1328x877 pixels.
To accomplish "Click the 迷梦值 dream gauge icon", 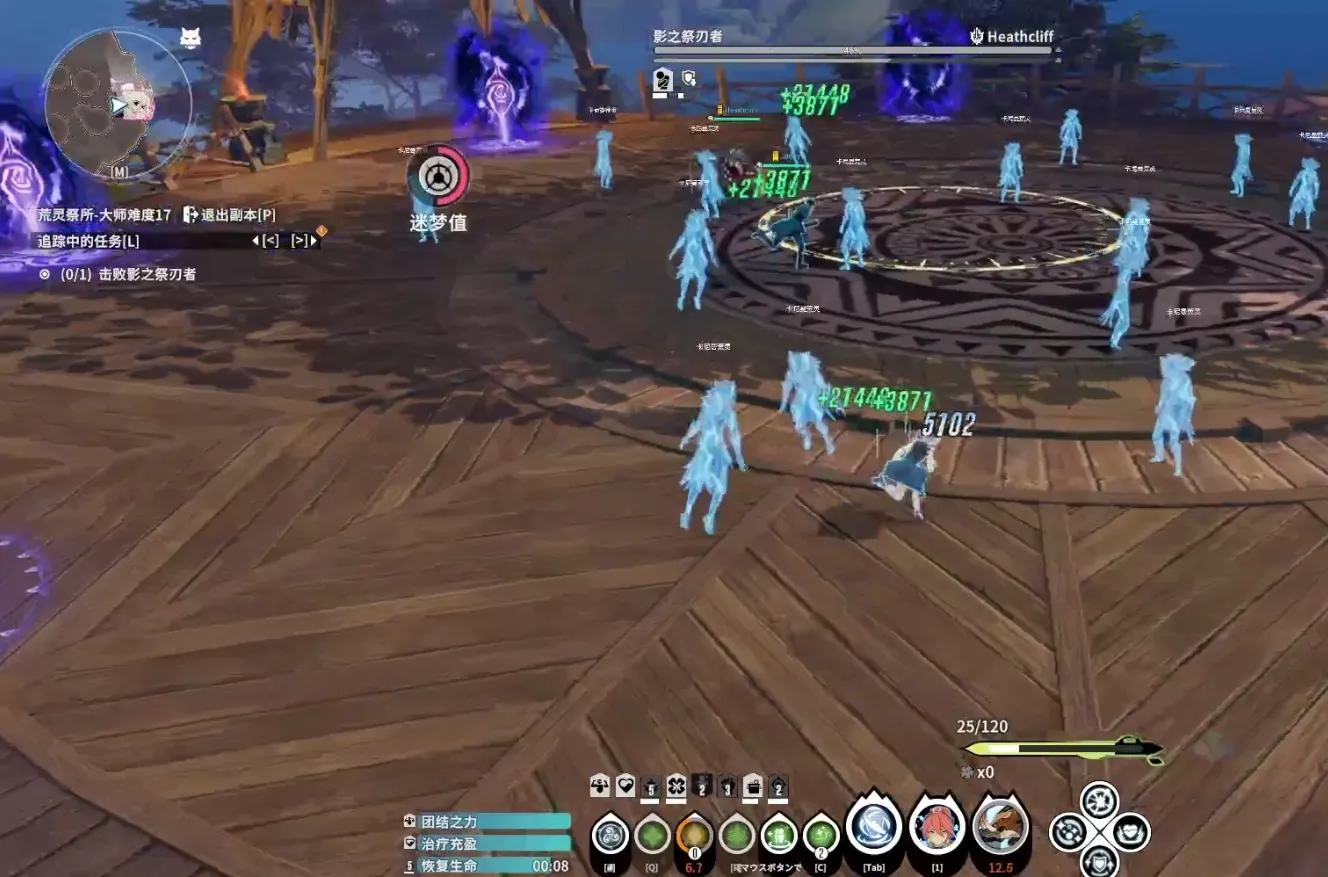I will pyautogui.click(x=437, y=178).
